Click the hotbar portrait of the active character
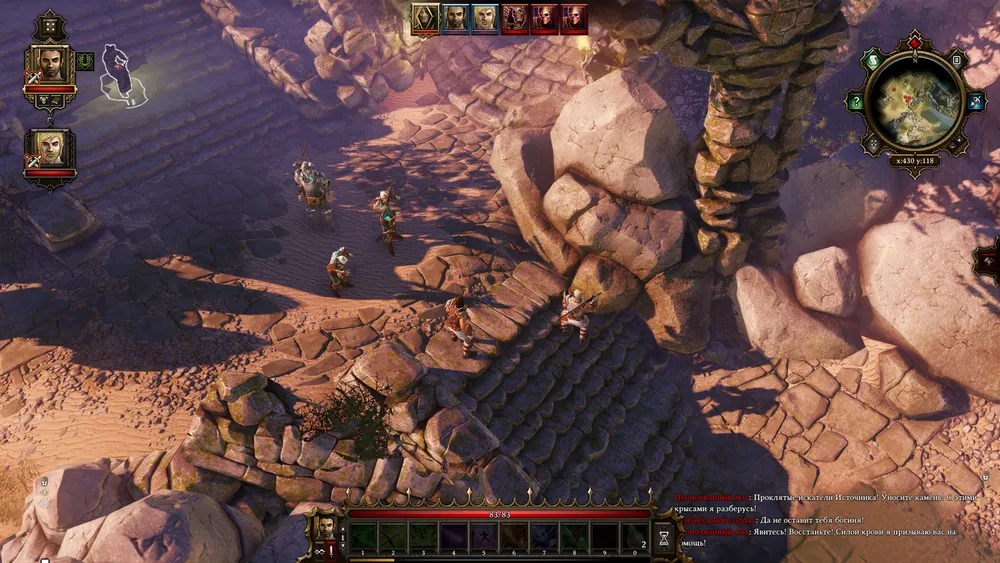 coord(325,527)
